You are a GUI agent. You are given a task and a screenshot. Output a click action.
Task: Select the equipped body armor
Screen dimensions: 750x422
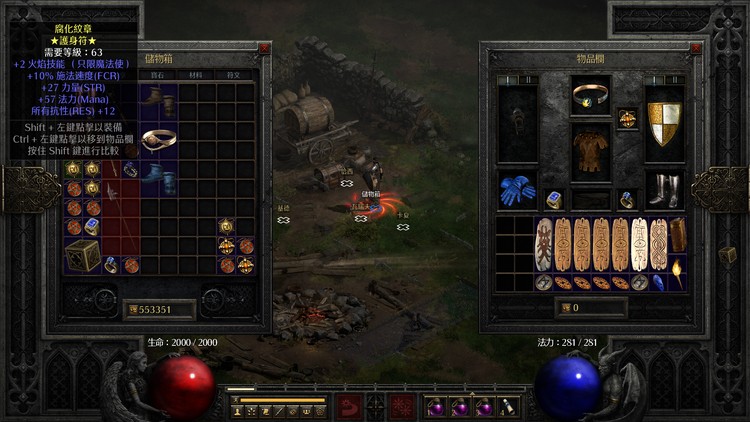[591, 152]
